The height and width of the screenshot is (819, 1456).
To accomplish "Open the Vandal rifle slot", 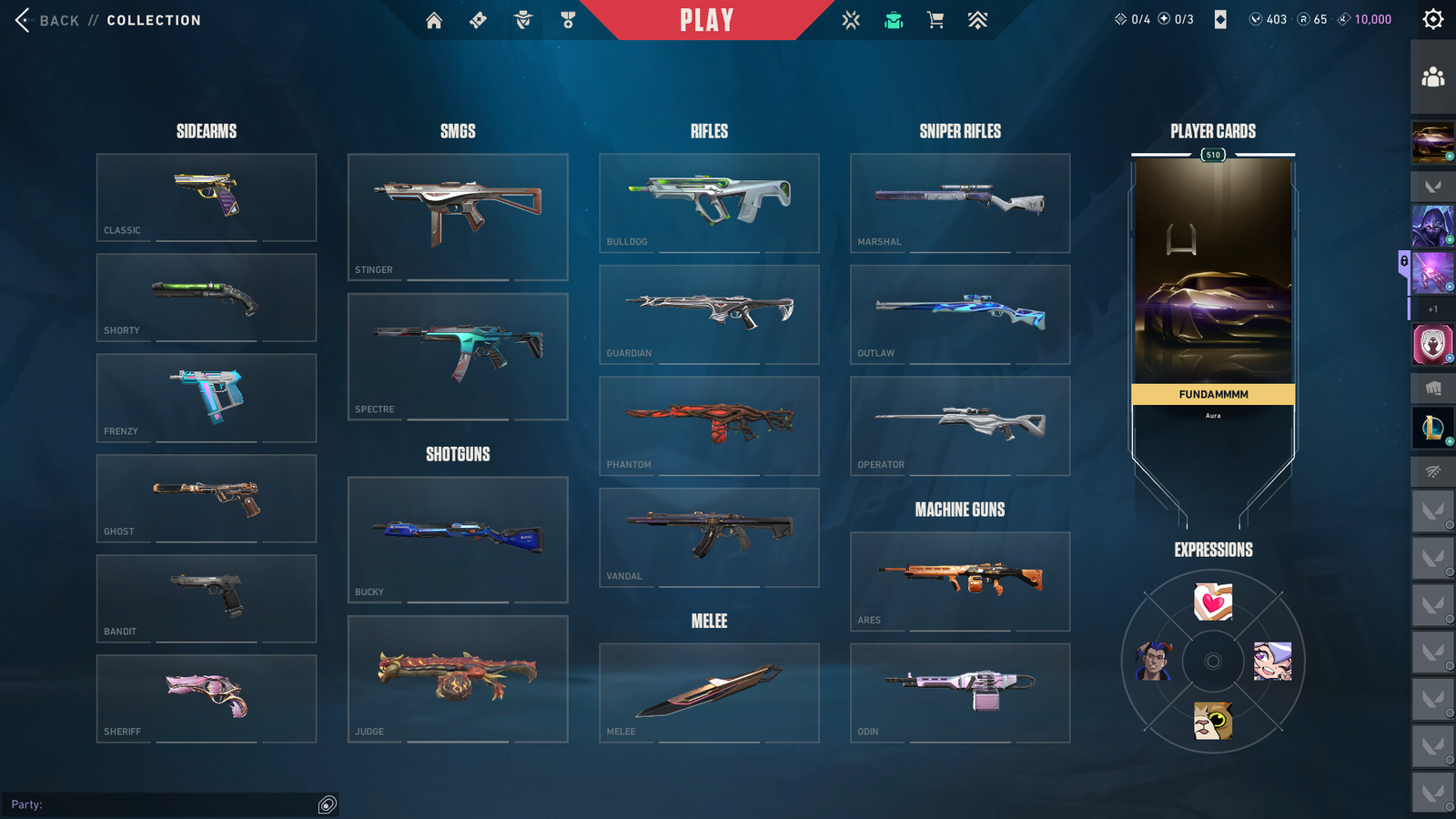I will [x=709, y=537].
